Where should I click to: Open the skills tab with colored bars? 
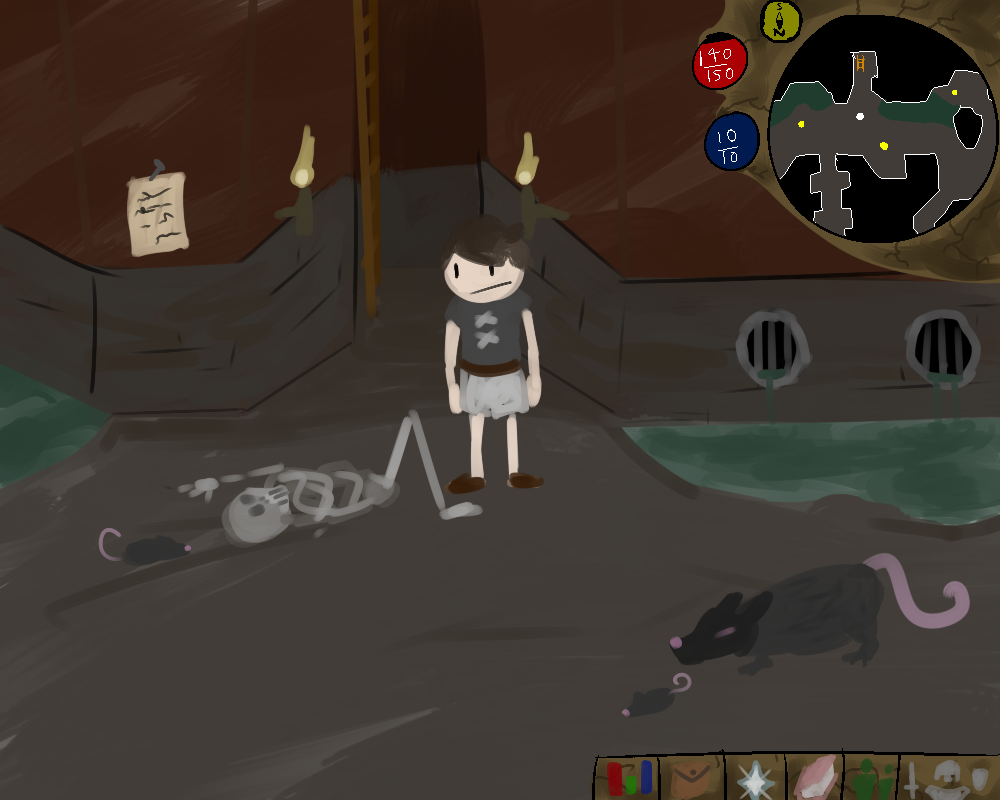click(x=627, y=778)
